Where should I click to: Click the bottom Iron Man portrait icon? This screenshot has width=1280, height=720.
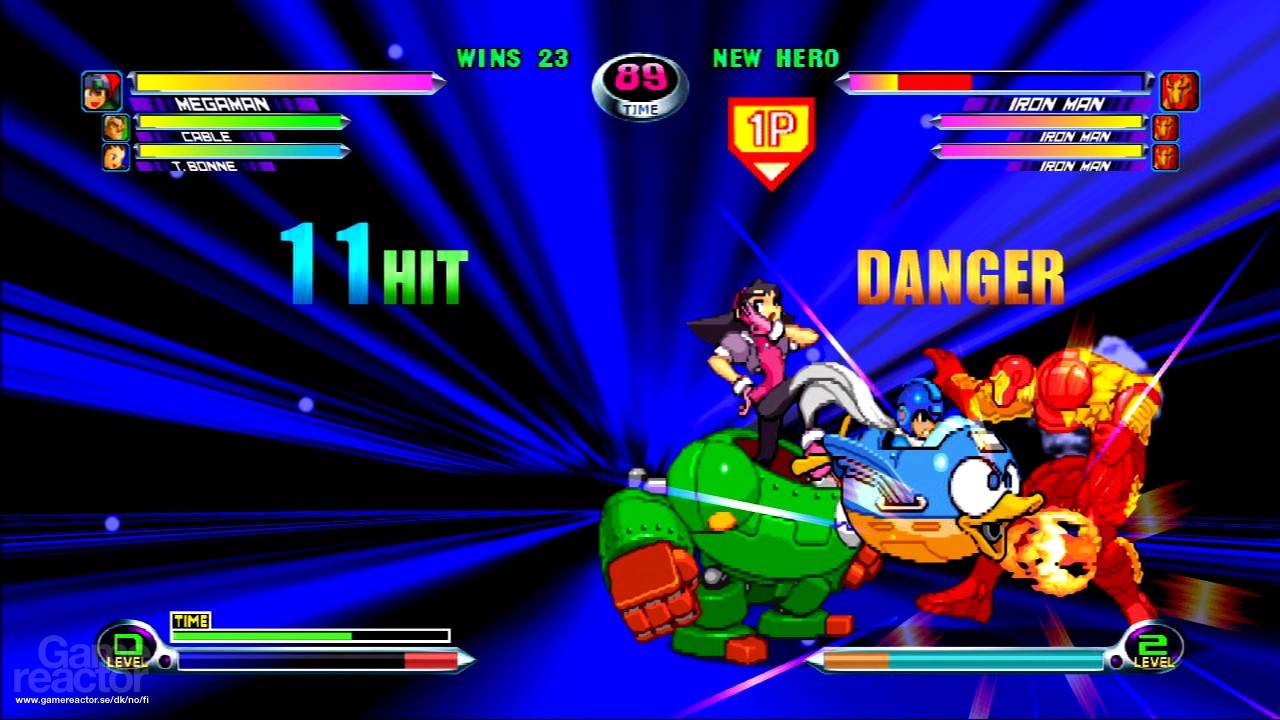point(1165,157)
